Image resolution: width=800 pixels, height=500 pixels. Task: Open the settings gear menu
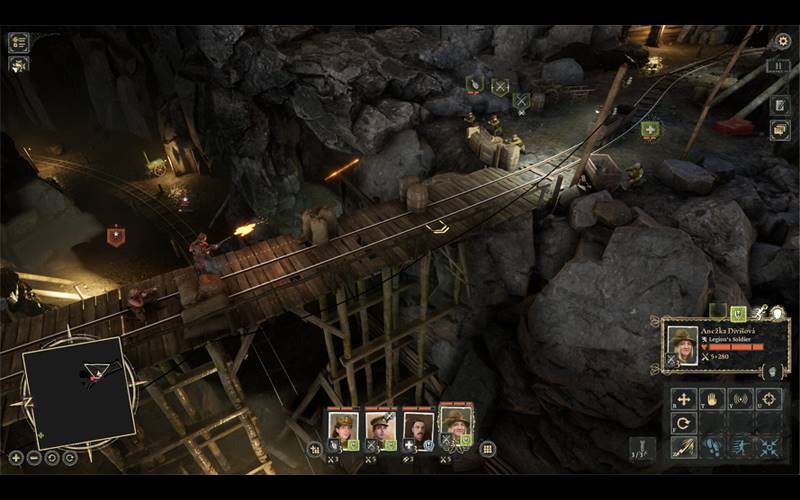782,41
